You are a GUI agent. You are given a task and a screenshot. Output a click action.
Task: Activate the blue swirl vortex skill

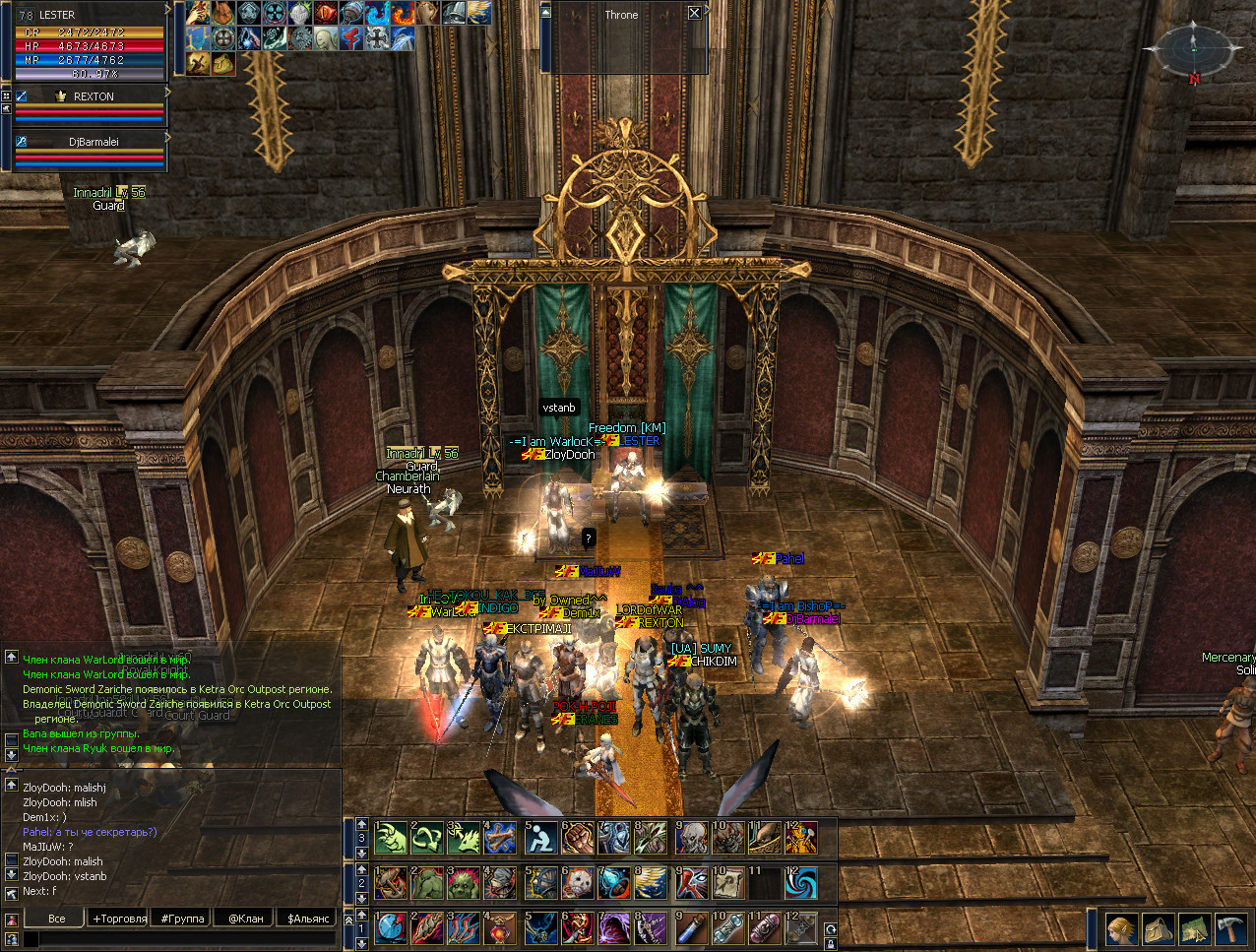click(x=801, y=883)
